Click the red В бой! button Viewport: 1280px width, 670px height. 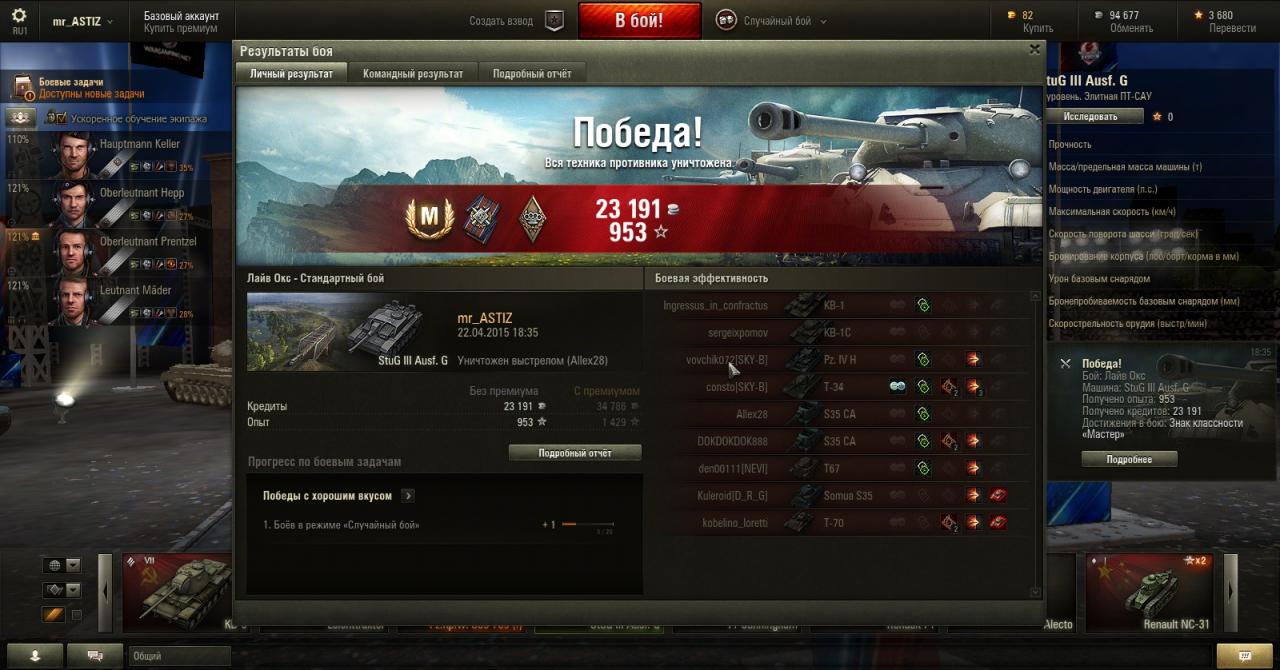point(638,21)
